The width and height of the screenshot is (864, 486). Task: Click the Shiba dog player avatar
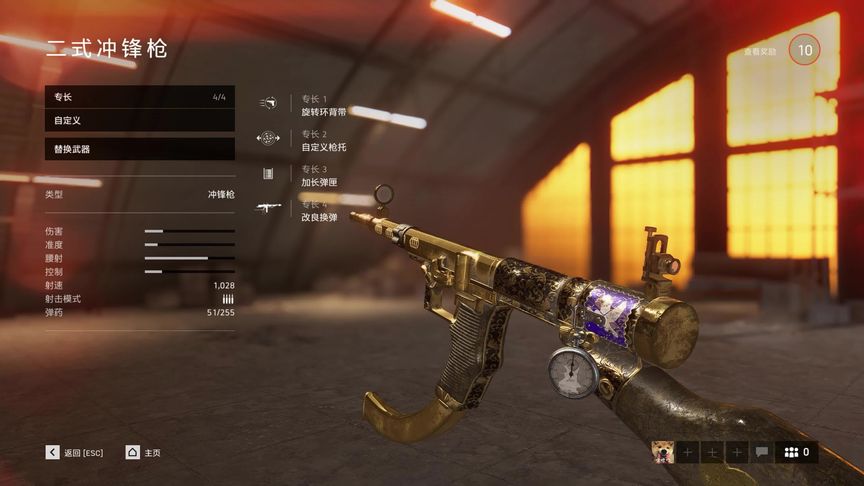coord(662,452)
